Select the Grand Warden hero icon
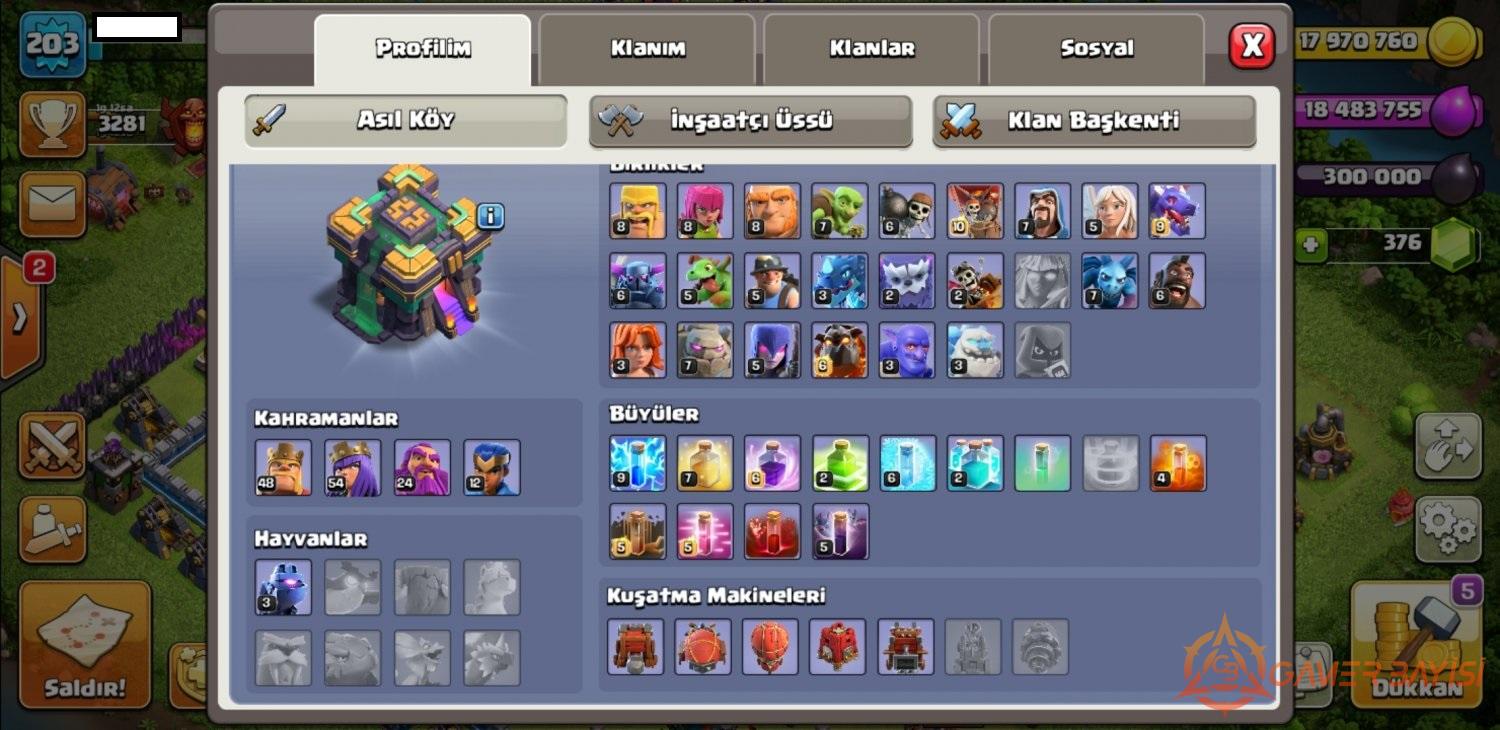This screenshot has height=730, width=1500. tap(422, 467)
